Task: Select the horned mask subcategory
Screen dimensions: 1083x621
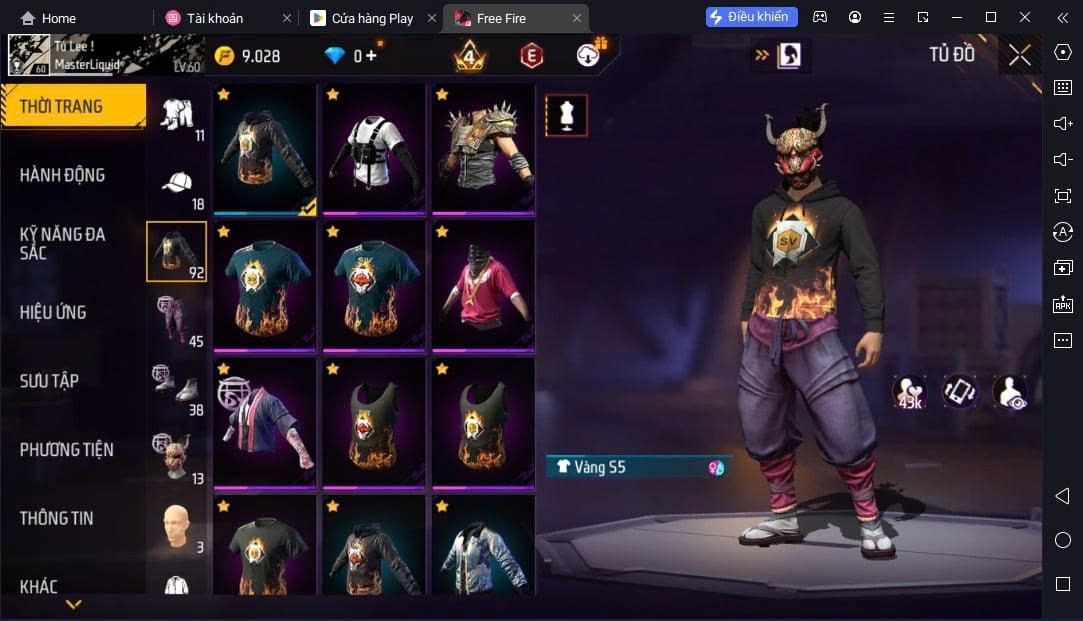Action: 177,456
